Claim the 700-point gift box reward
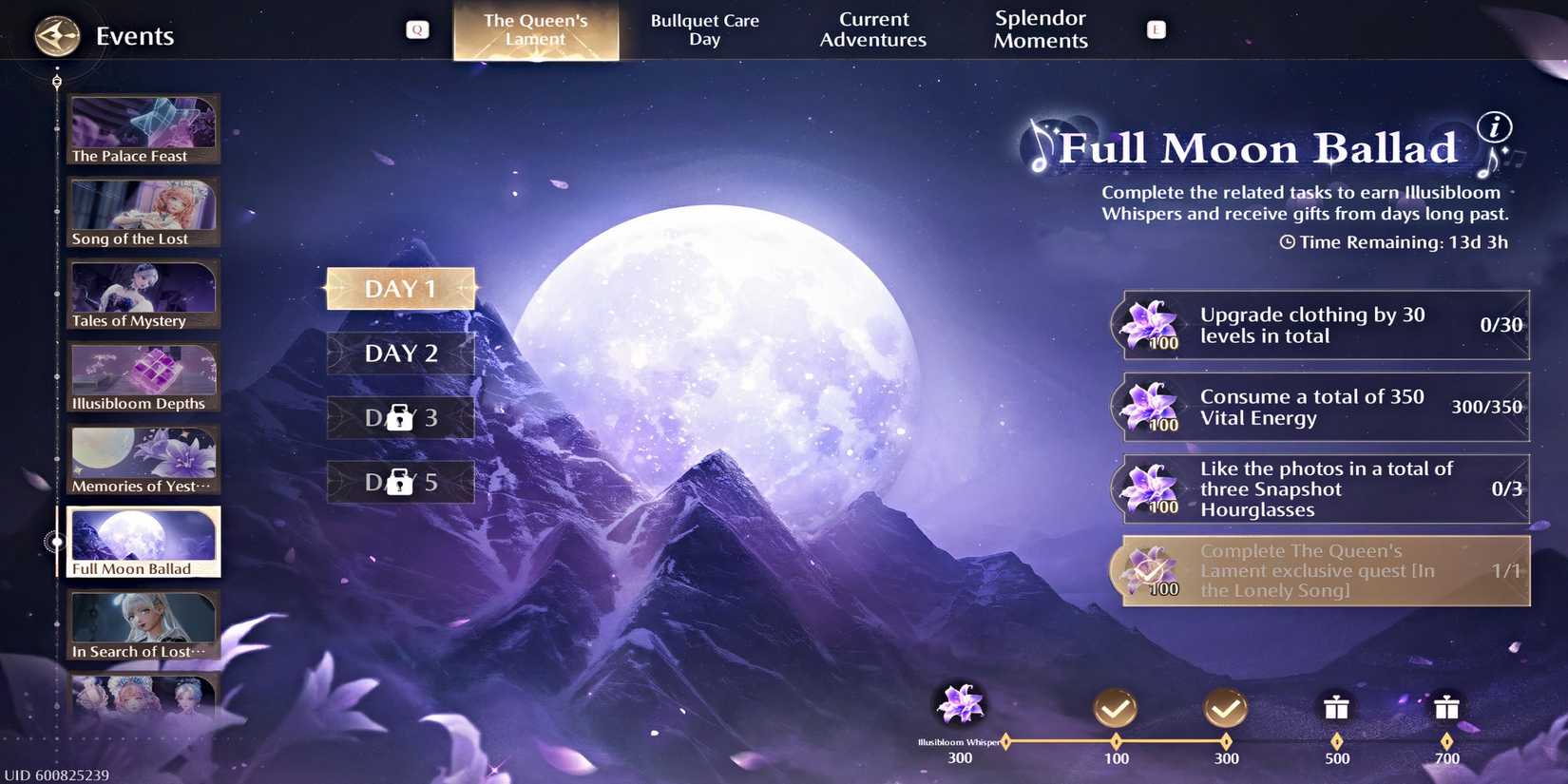The height and width of the screenshot is (784, 1568). (x=1447, y=708)
